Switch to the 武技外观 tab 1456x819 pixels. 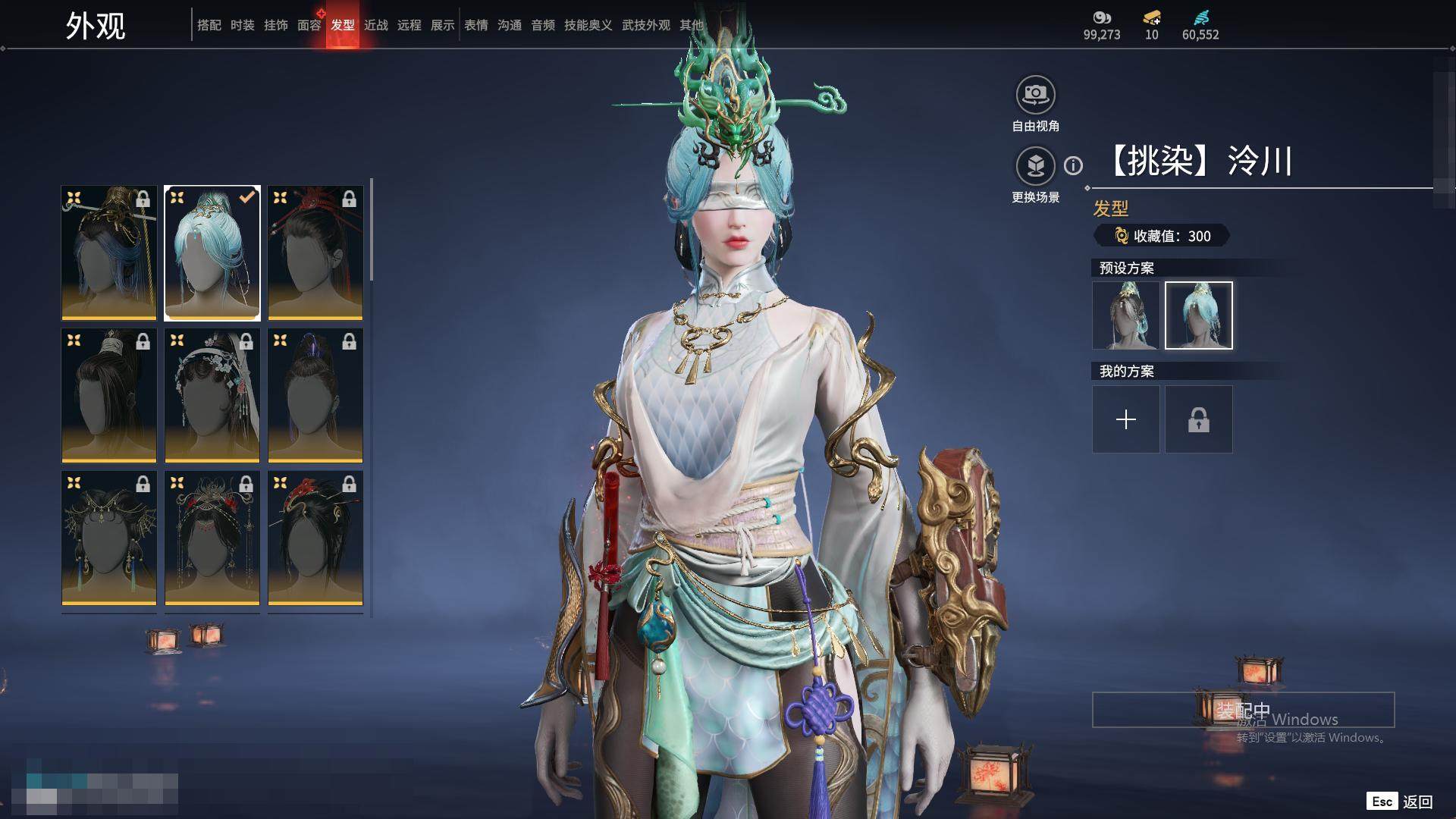[645, 25]
